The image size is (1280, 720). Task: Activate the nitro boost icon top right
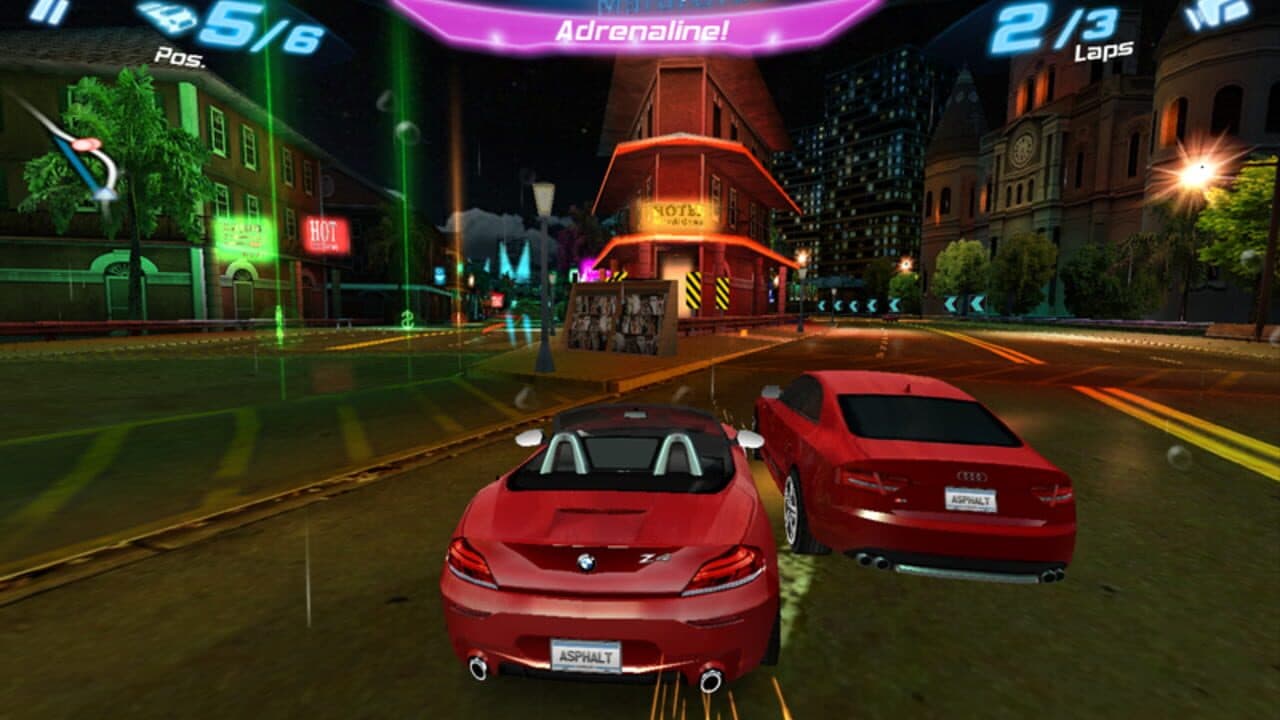click(1215, 12)
